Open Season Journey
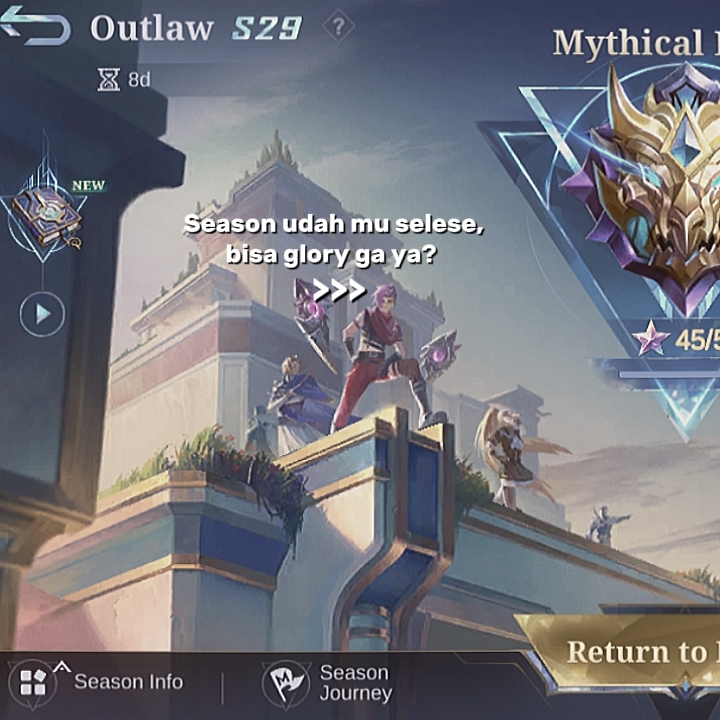720x720 pixels. point(328,684)
